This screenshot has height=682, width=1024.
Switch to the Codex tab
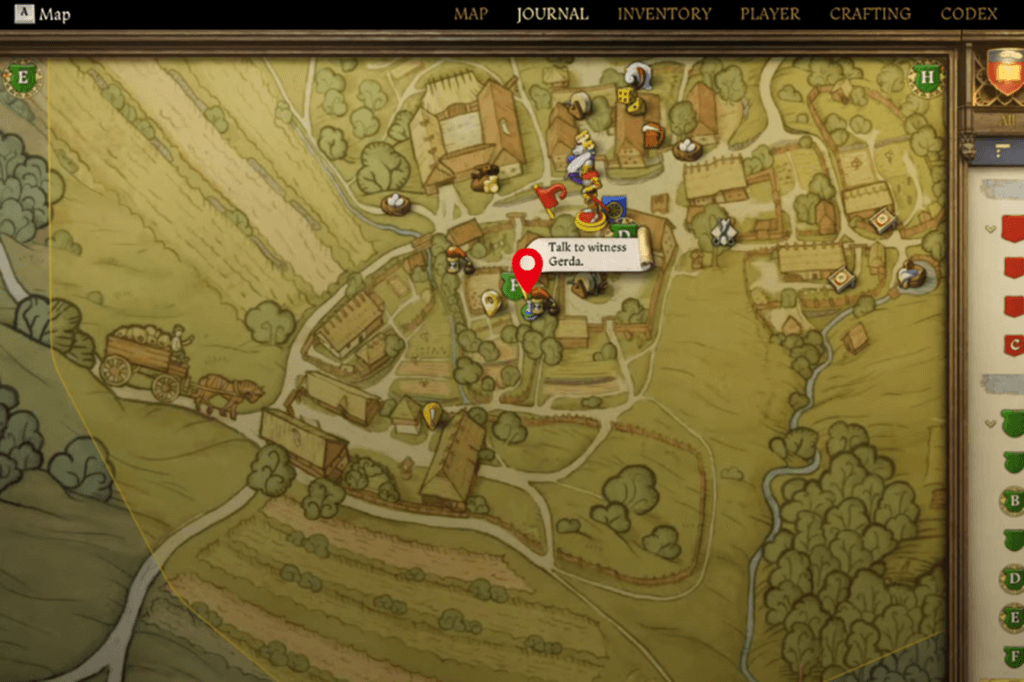tap(969, 14)
